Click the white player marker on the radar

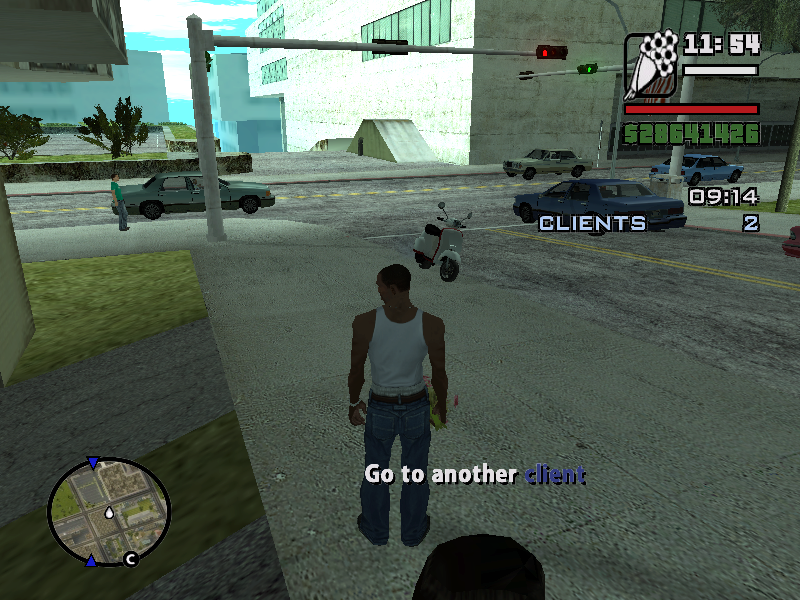point(108,513)
